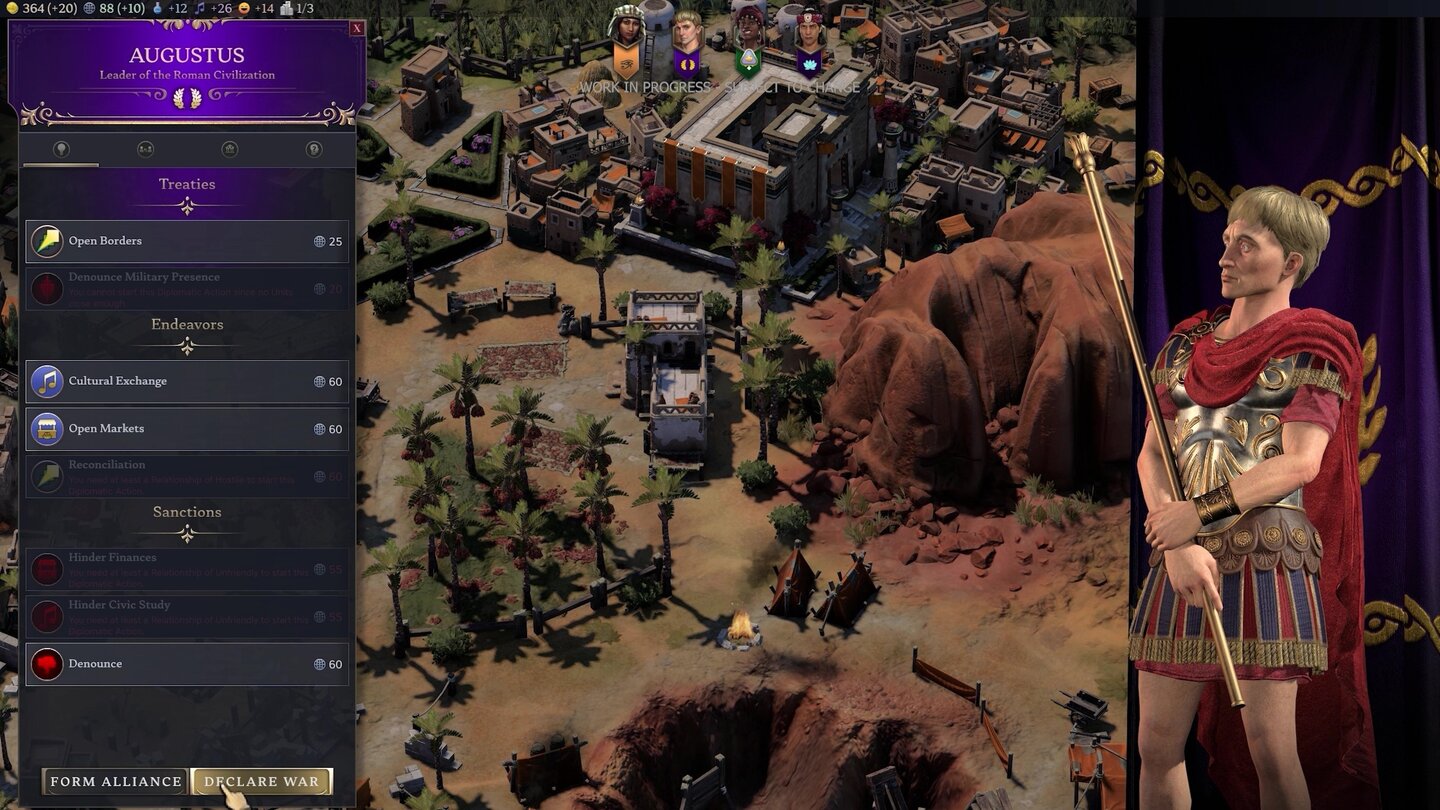Click the Cultural Exchange music icon

point(46,381)
